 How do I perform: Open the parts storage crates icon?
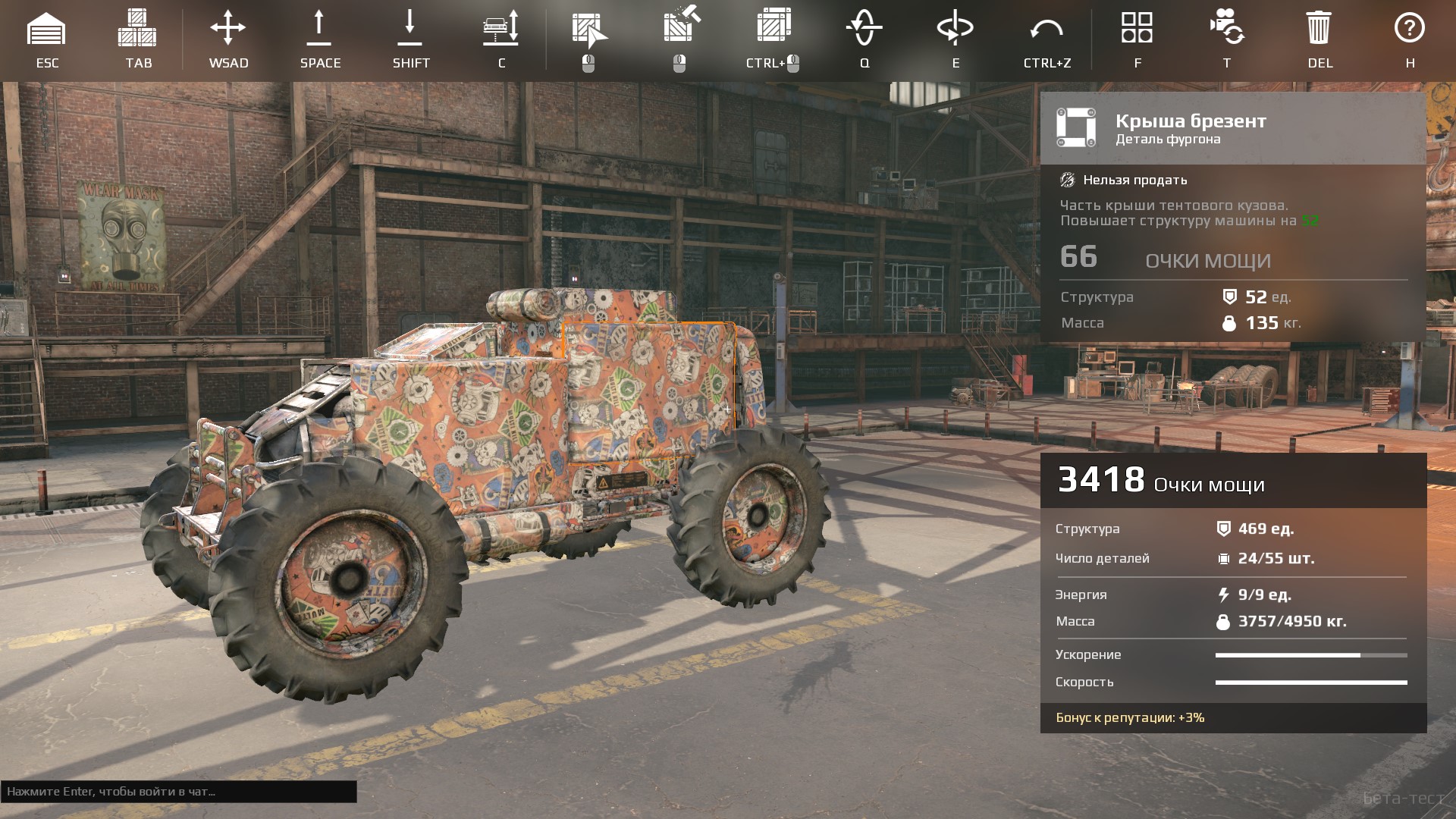[x=137, y=30]
